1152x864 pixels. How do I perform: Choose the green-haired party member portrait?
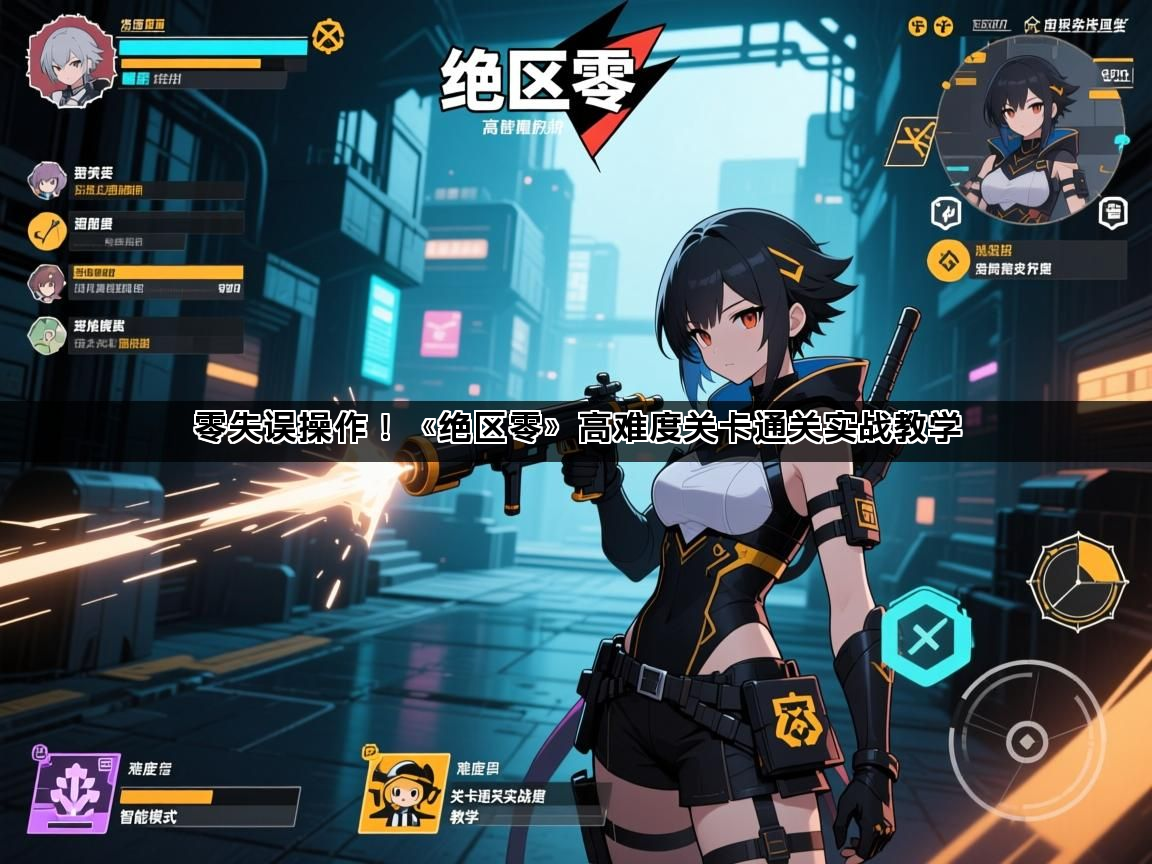pos(46,333)
